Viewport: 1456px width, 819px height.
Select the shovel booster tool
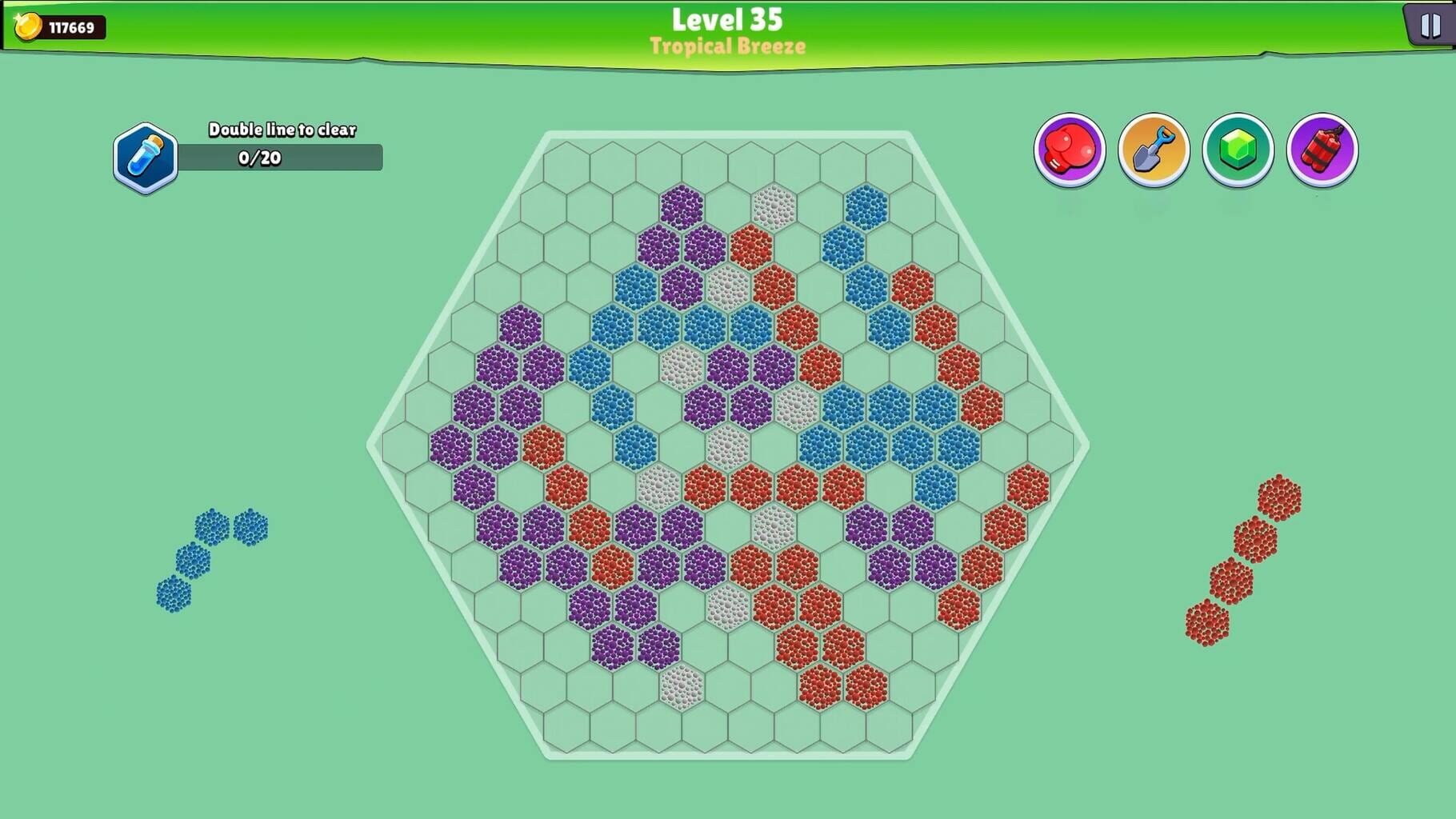[x=1154, y=150]
